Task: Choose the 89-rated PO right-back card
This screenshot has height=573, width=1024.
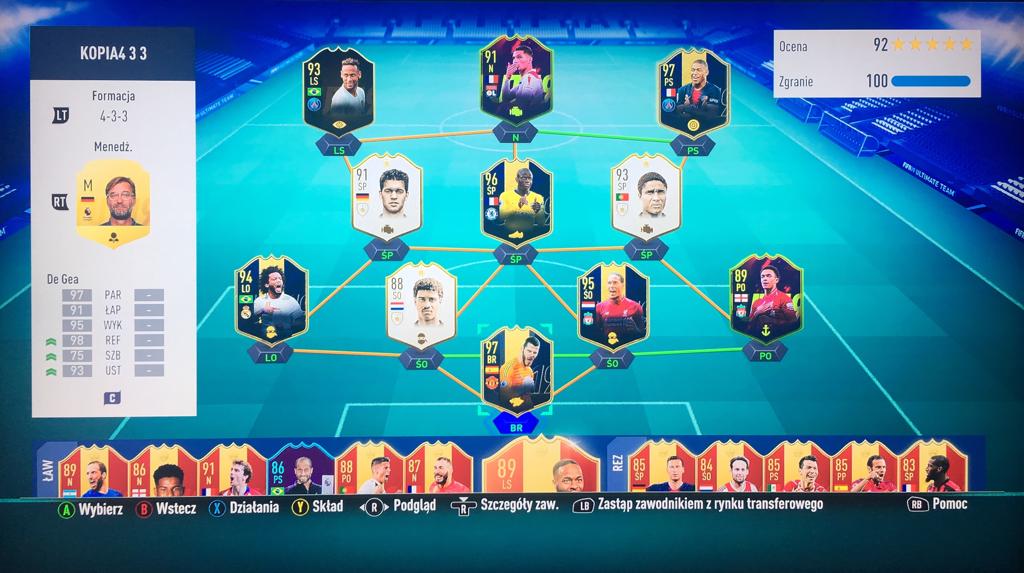Action: click(766, 298)
